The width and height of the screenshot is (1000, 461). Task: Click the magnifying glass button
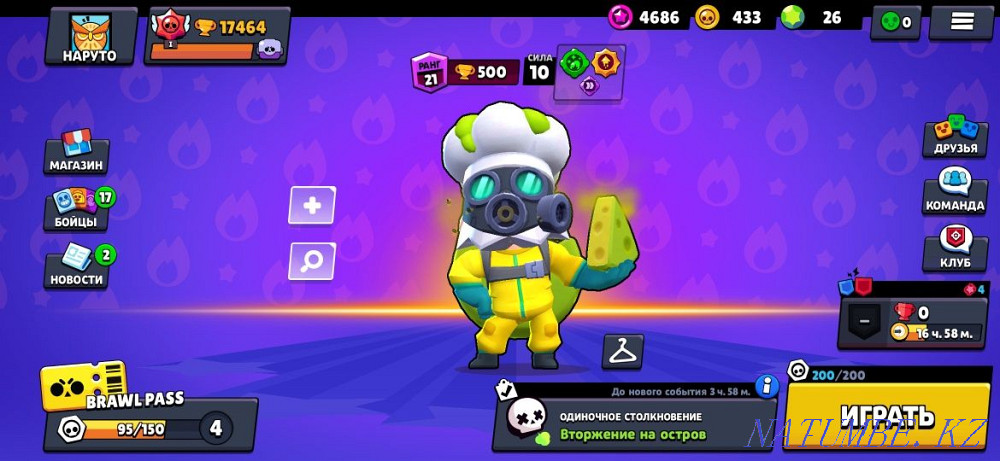(x=312, y=261)
